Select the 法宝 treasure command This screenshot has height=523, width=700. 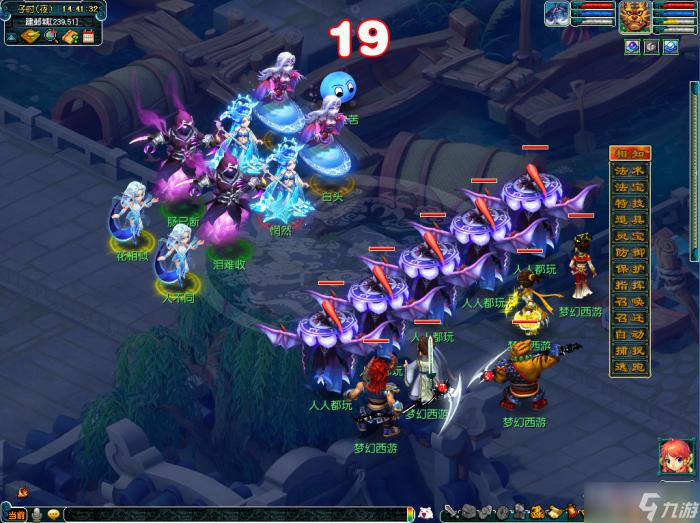tap(628, 186)
